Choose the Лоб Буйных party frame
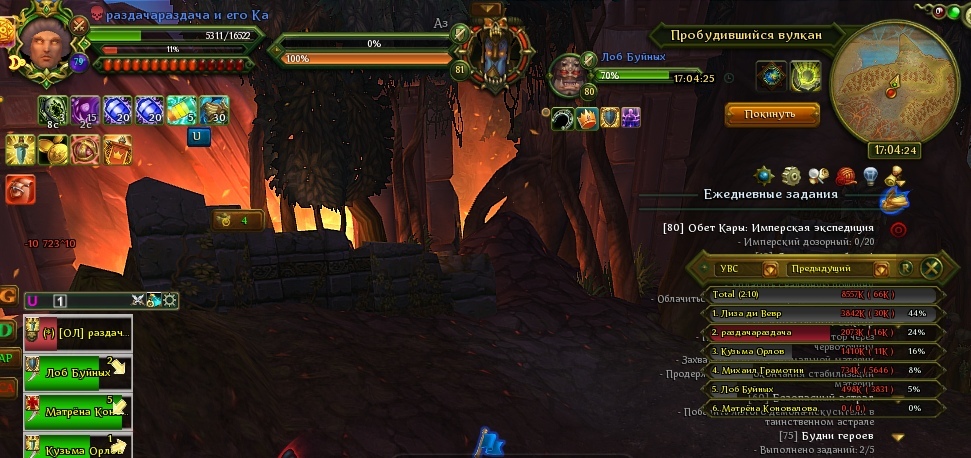Image resolution: width=971 pixels, height=458 pixels. (x=77, y=372)
